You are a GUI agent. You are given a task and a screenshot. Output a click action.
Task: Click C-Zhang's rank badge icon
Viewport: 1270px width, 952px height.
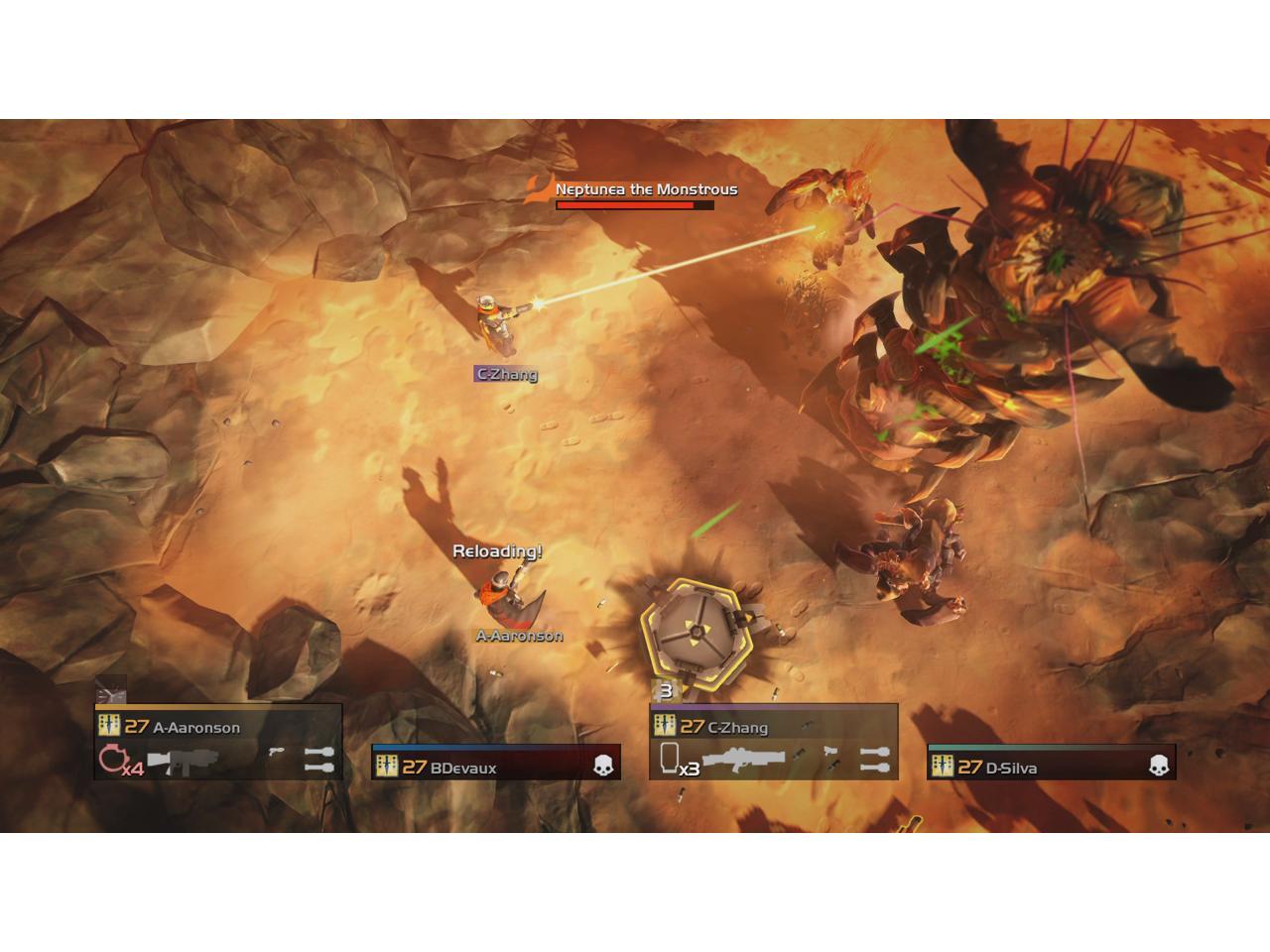665,726
